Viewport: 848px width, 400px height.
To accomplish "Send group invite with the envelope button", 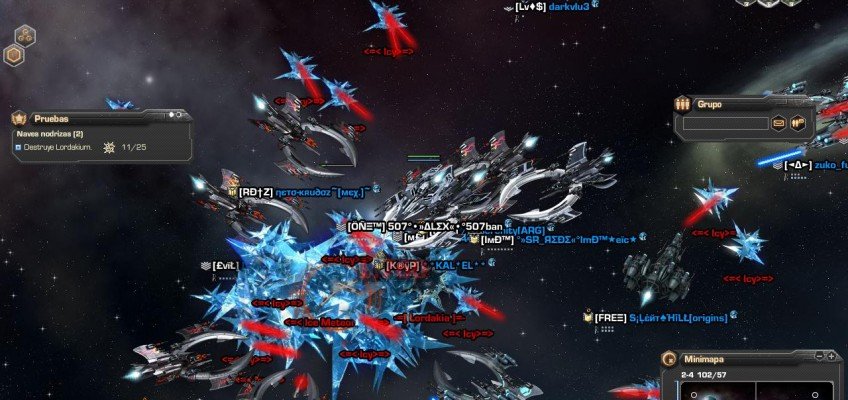I will click(x=778, y=124).
